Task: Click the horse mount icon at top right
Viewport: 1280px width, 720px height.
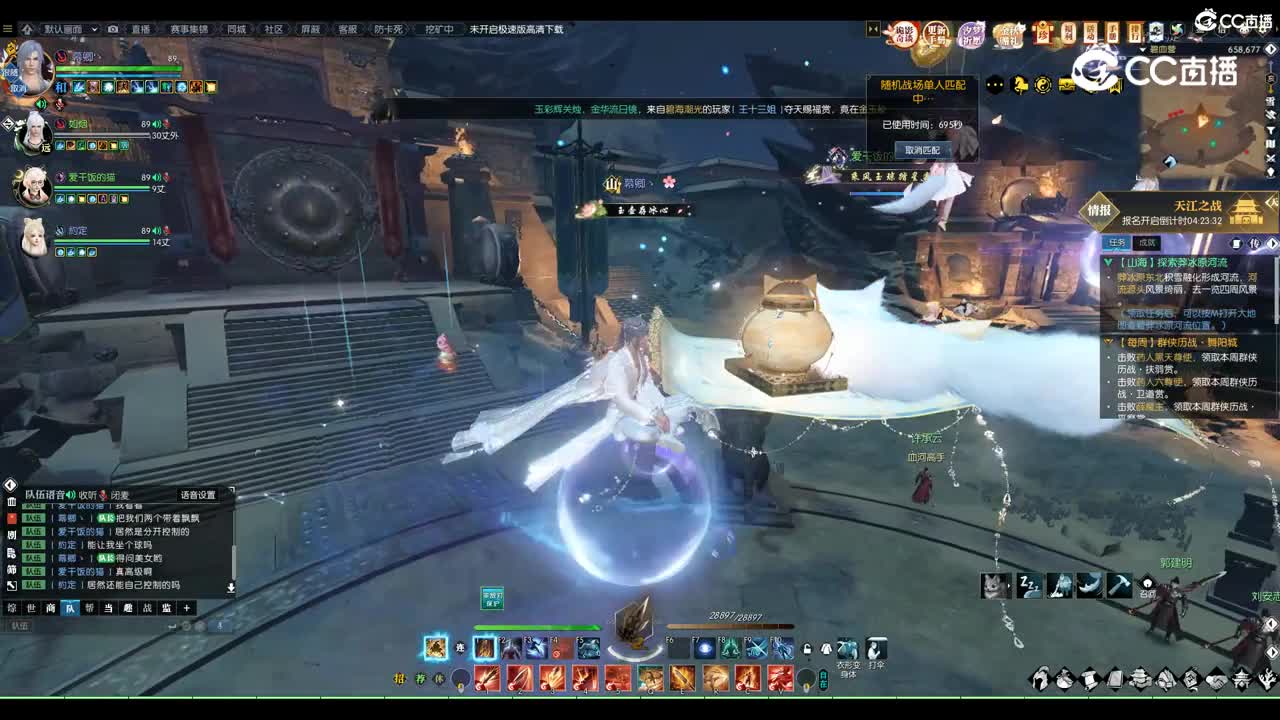Action: [x=1020, y=84]
